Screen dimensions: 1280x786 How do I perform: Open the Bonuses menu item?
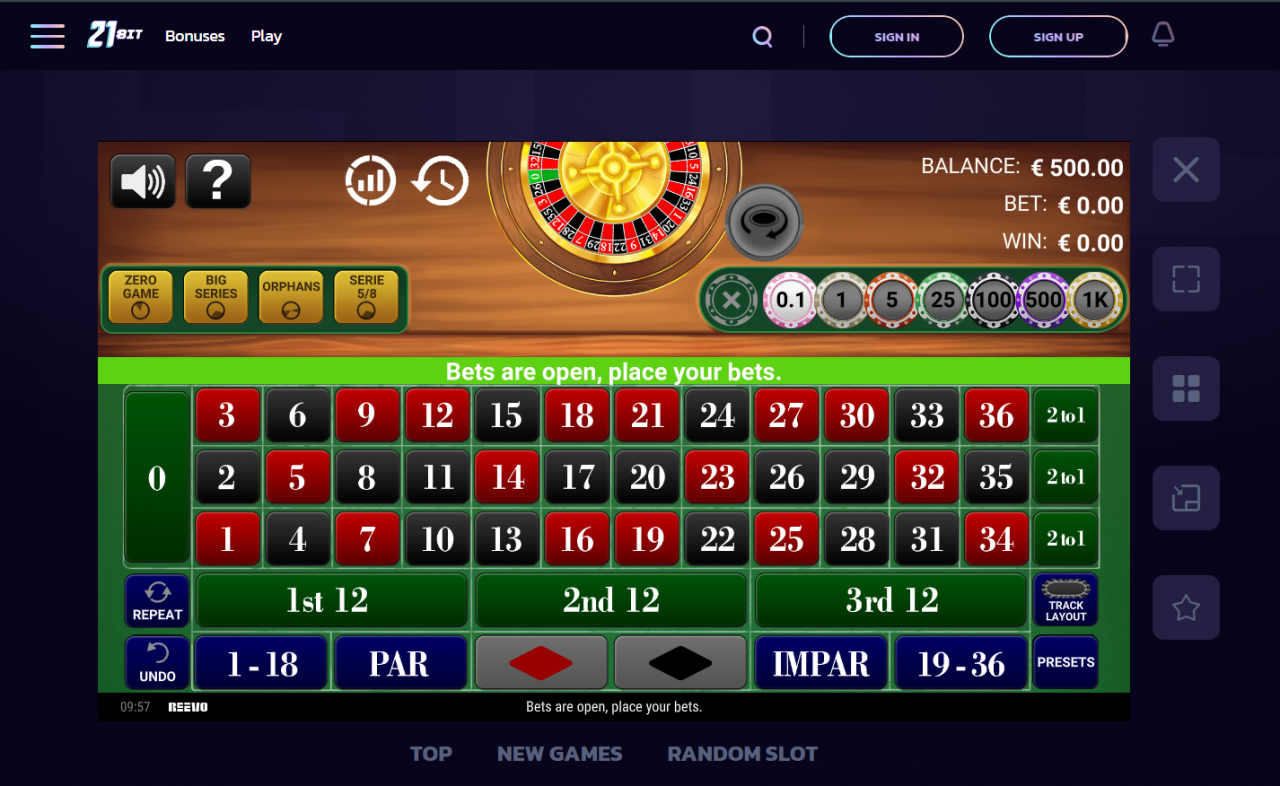pyautogui.click(x=194, y=36)
